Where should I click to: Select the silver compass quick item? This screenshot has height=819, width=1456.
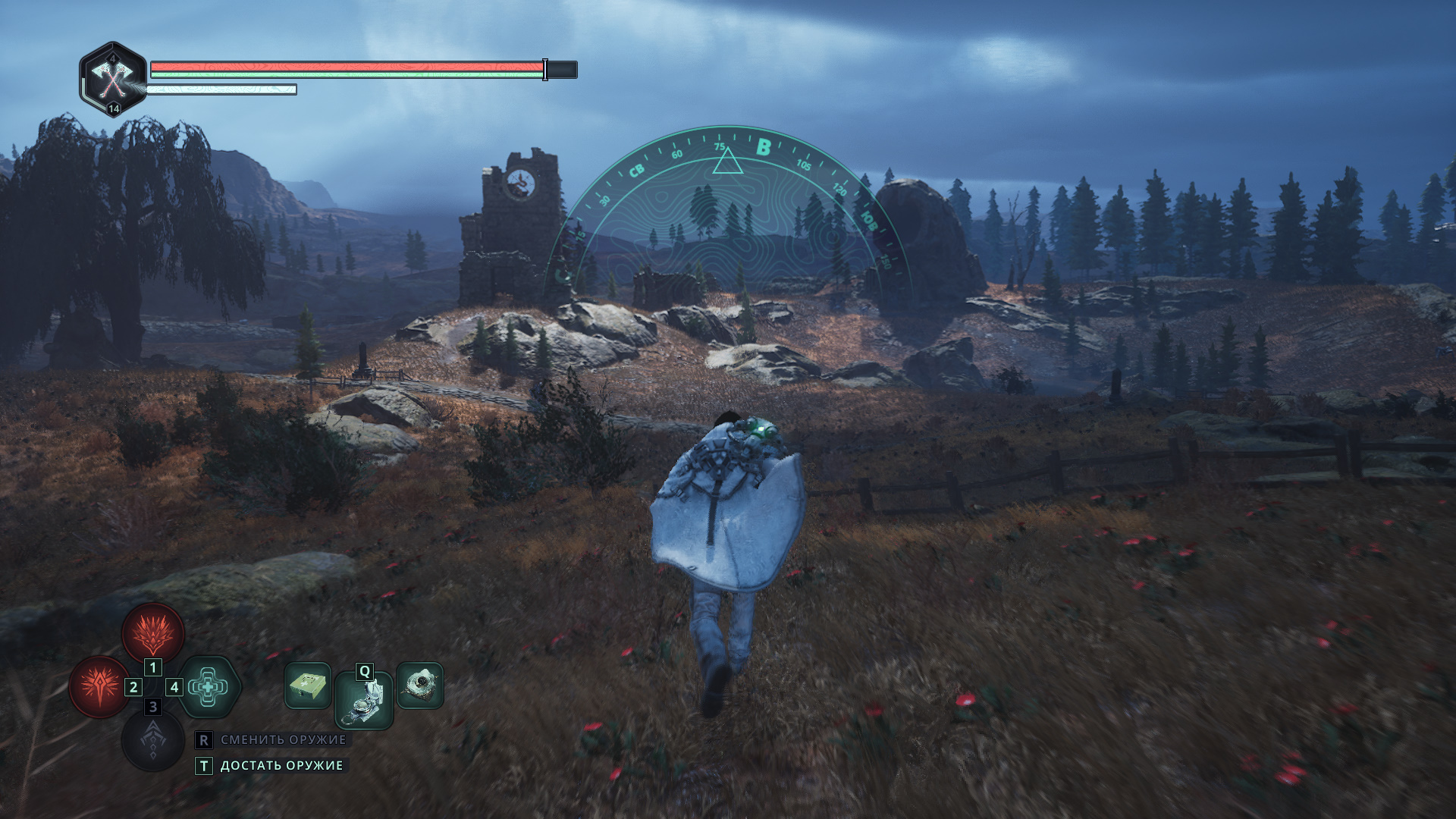pos(364,701)
